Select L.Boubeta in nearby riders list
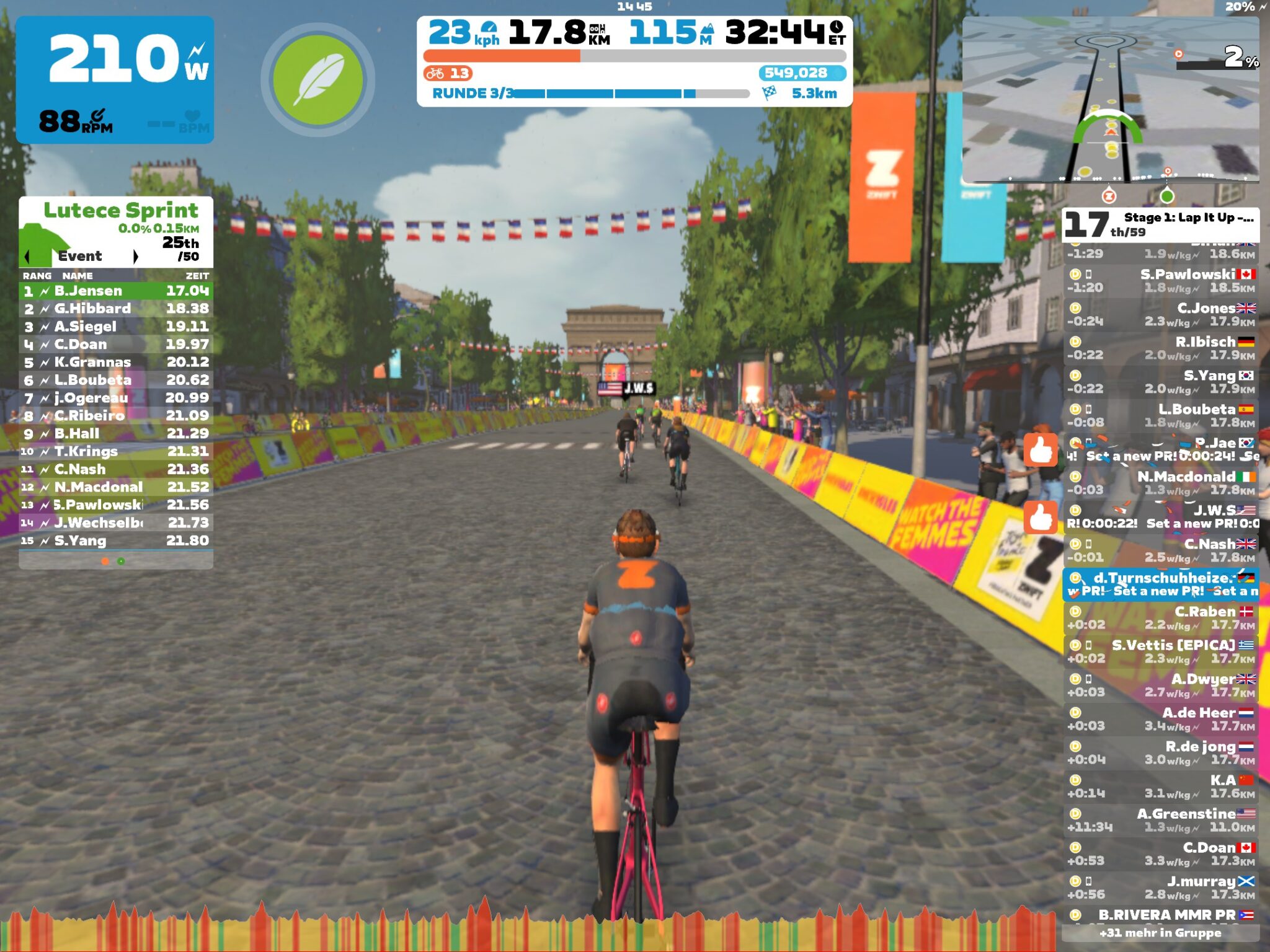The height and width of the screenshot is (952, 1270). pos(1161,415)
